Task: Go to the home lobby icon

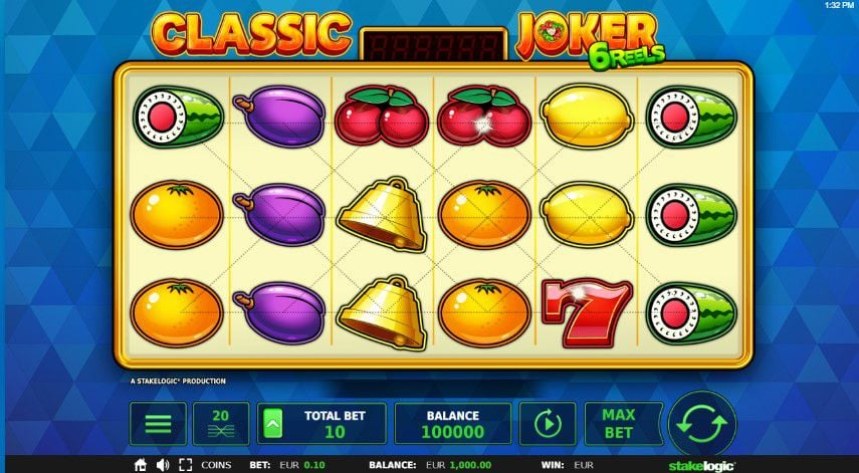Action: 141,465
